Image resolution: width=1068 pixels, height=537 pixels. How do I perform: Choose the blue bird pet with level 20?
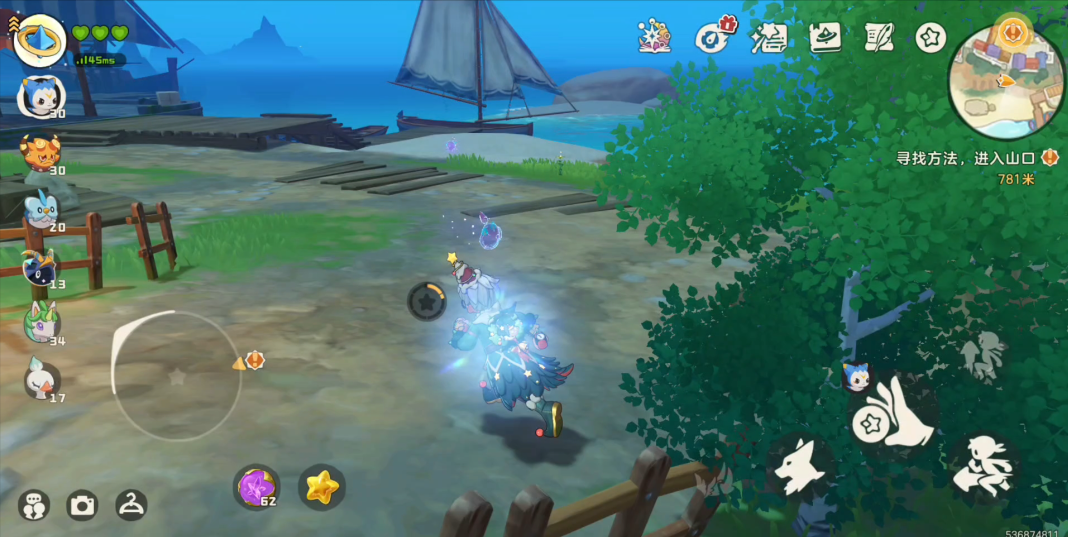(41, 209)
